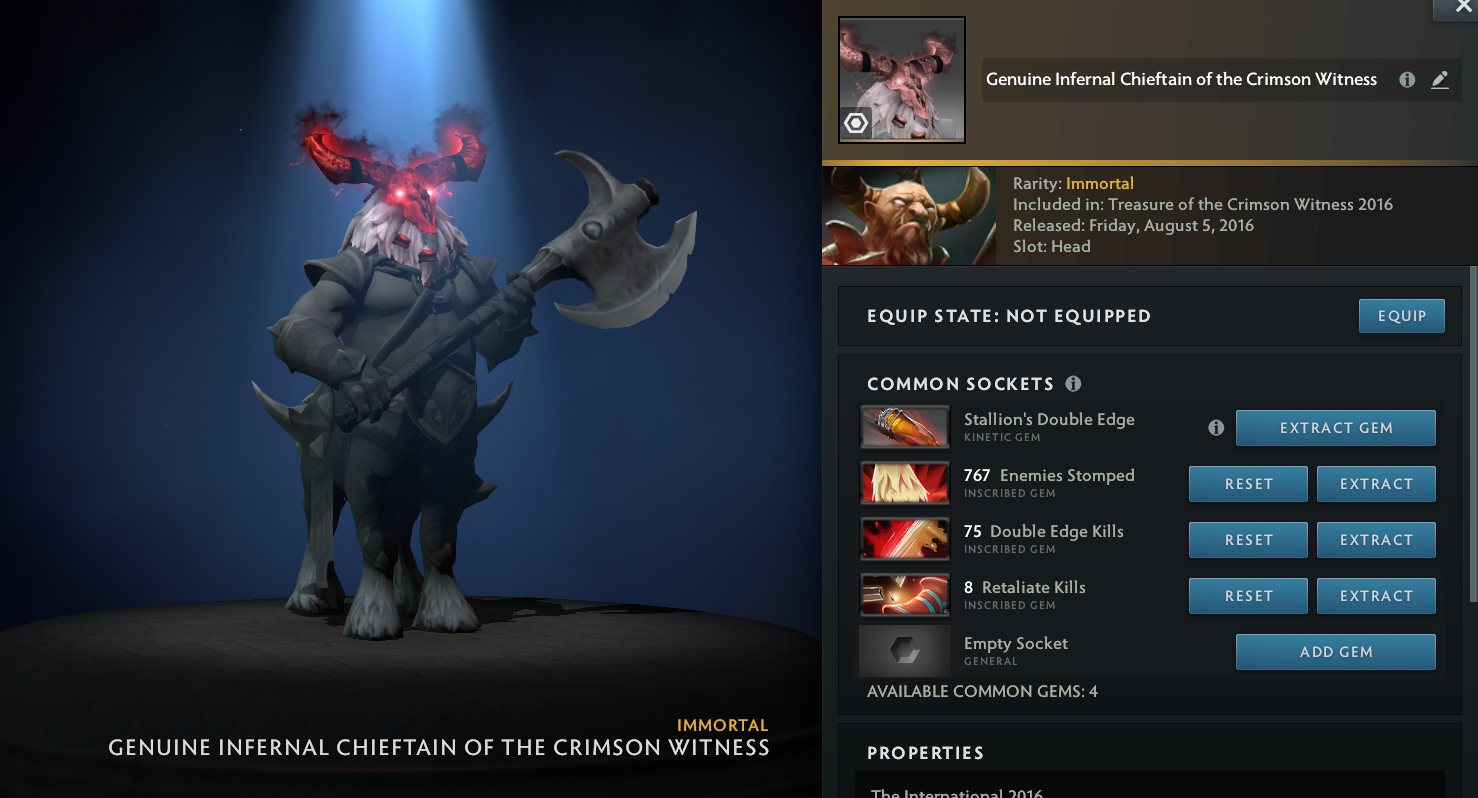Click the Centaur Warrunner hero portrait
Image resolution: width=1478 pixels, height=798 pixels.
coord(908,216)
